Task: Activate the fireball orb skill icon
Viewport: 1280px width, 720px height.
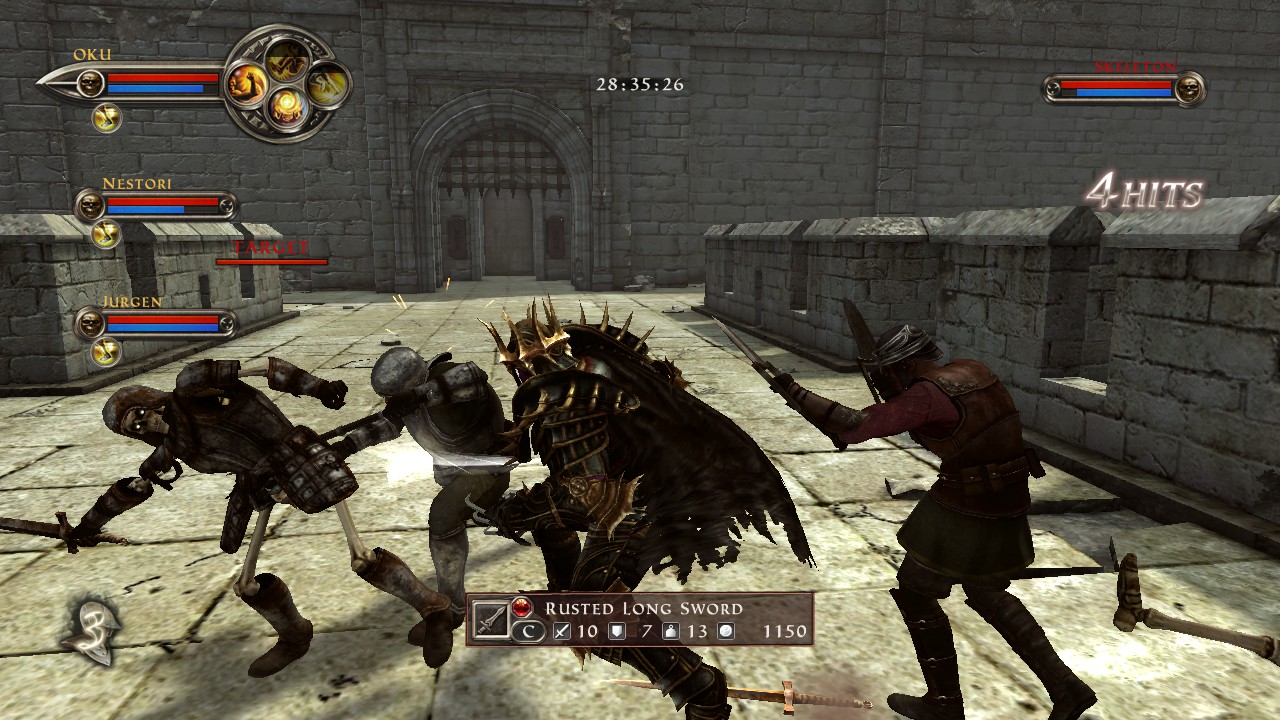Action: point(288,105)
